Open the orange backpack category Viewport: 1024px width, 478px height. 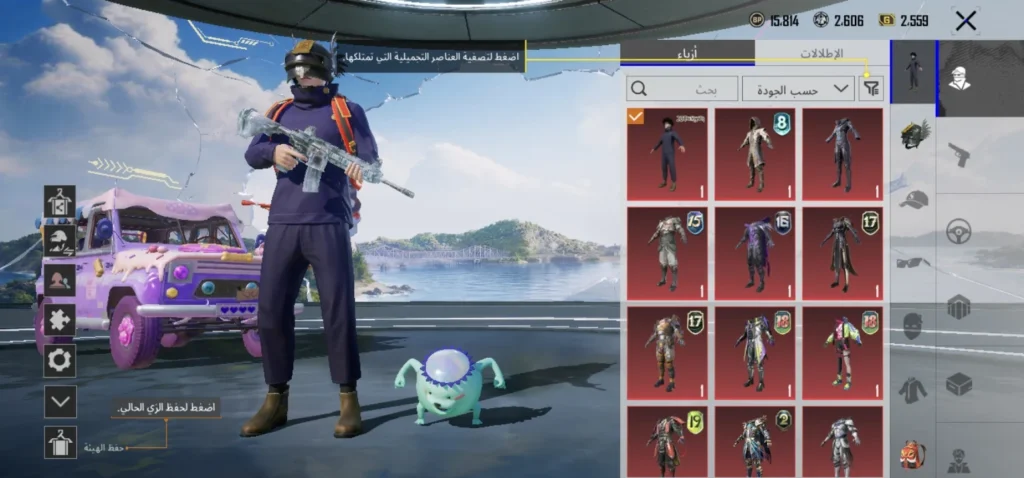click(913, 453)
